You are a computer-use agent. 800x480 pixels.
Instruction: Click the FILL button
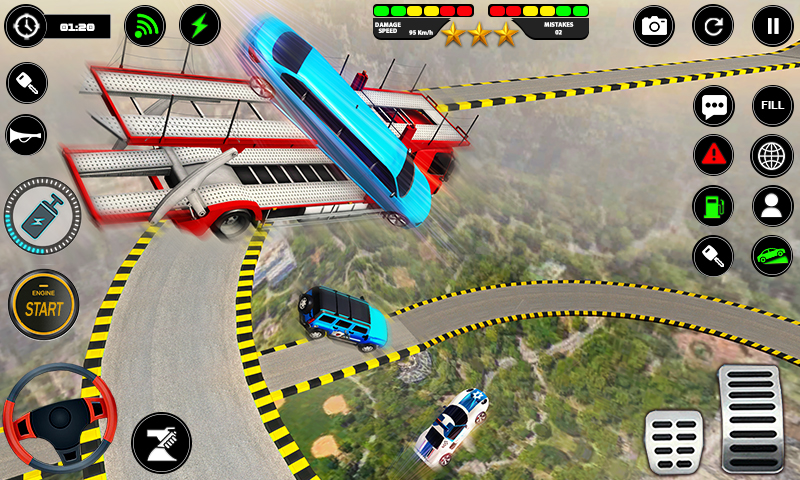coord(772,106)
